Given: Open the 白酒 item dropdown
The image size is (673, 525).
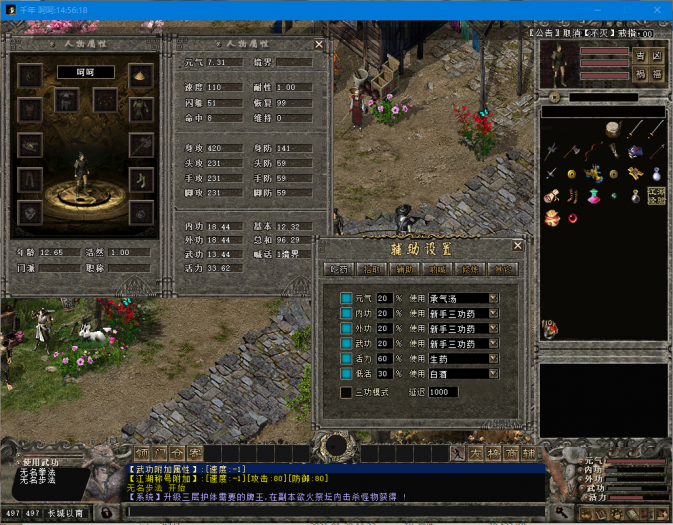Looking at the screenshot, I should 493,373.
